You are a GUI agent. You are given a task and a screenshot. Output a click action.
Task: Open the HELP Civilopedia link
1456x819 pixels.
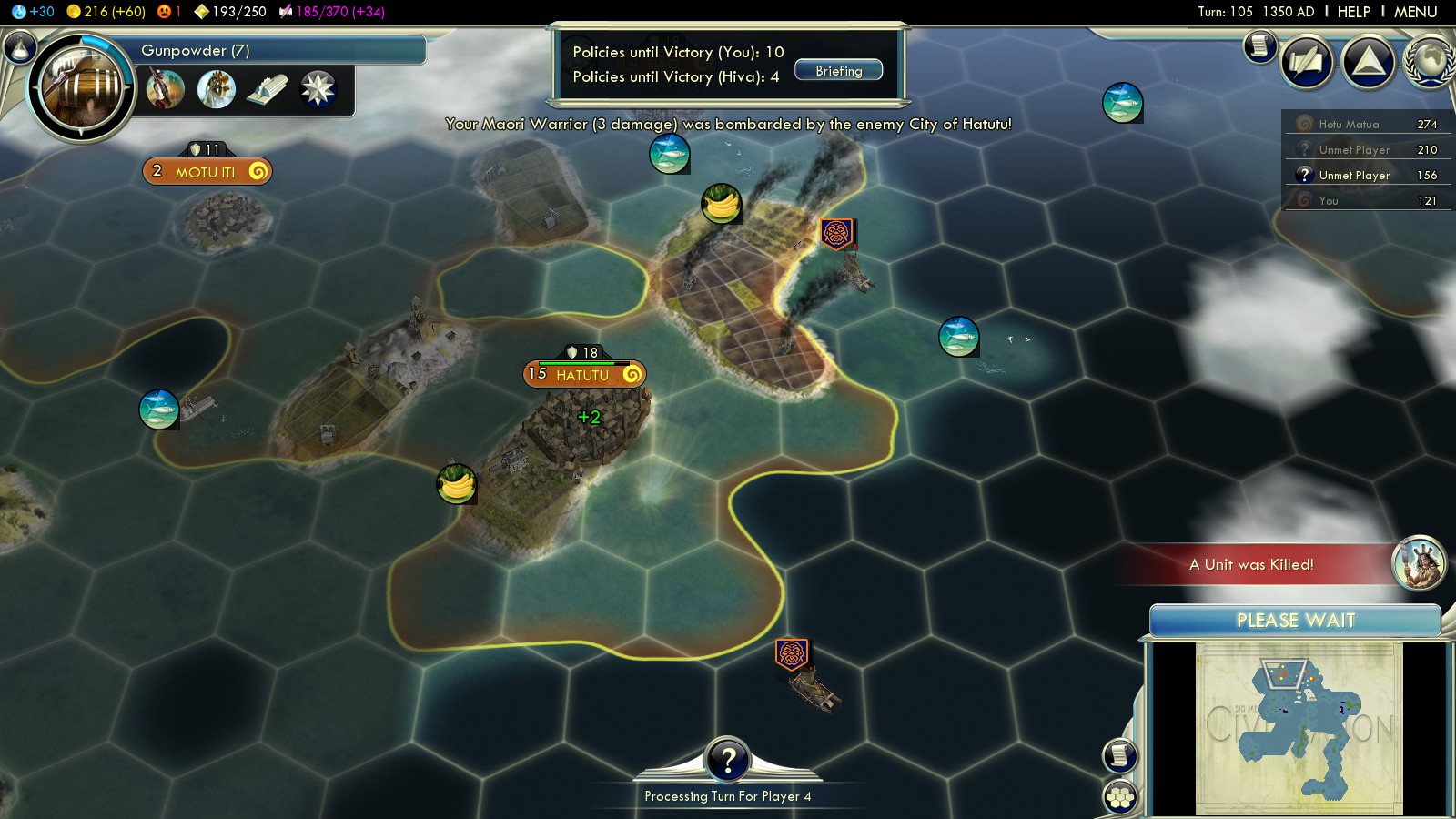pos(1353,12)
